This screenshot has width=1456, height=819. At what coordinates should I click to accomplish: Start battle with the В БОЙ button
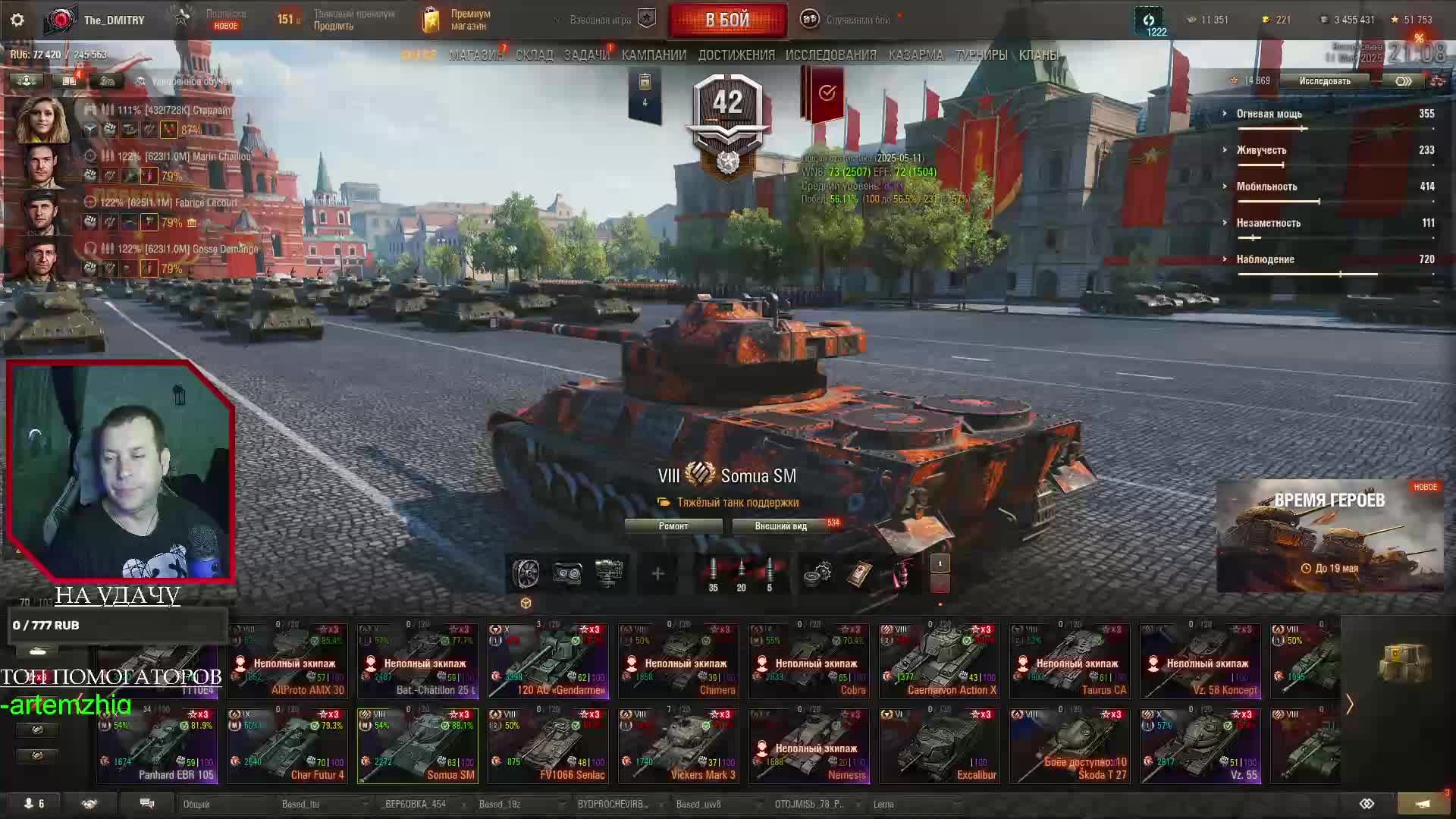pos(727,20)
